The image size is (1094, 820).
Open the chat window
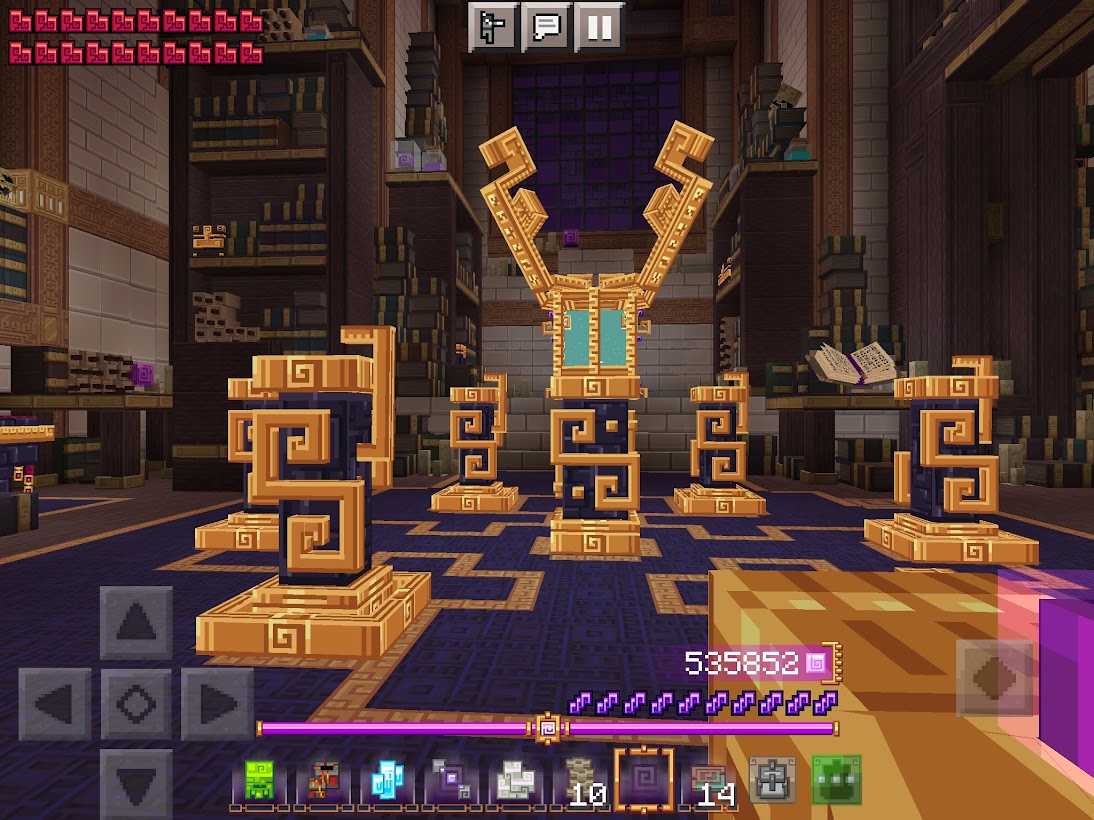point(546,27)
